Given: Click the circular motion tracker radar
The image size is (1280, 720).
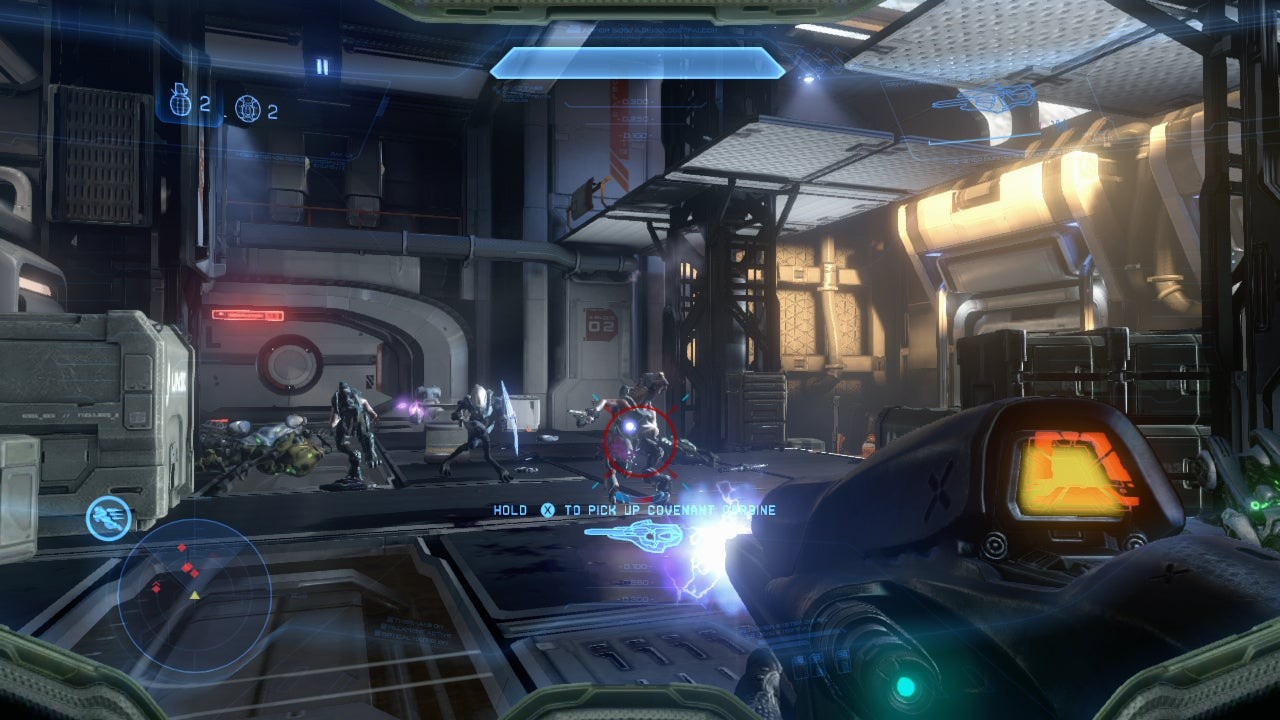Looking at the screenshot, I should click(x=194, y=592).
